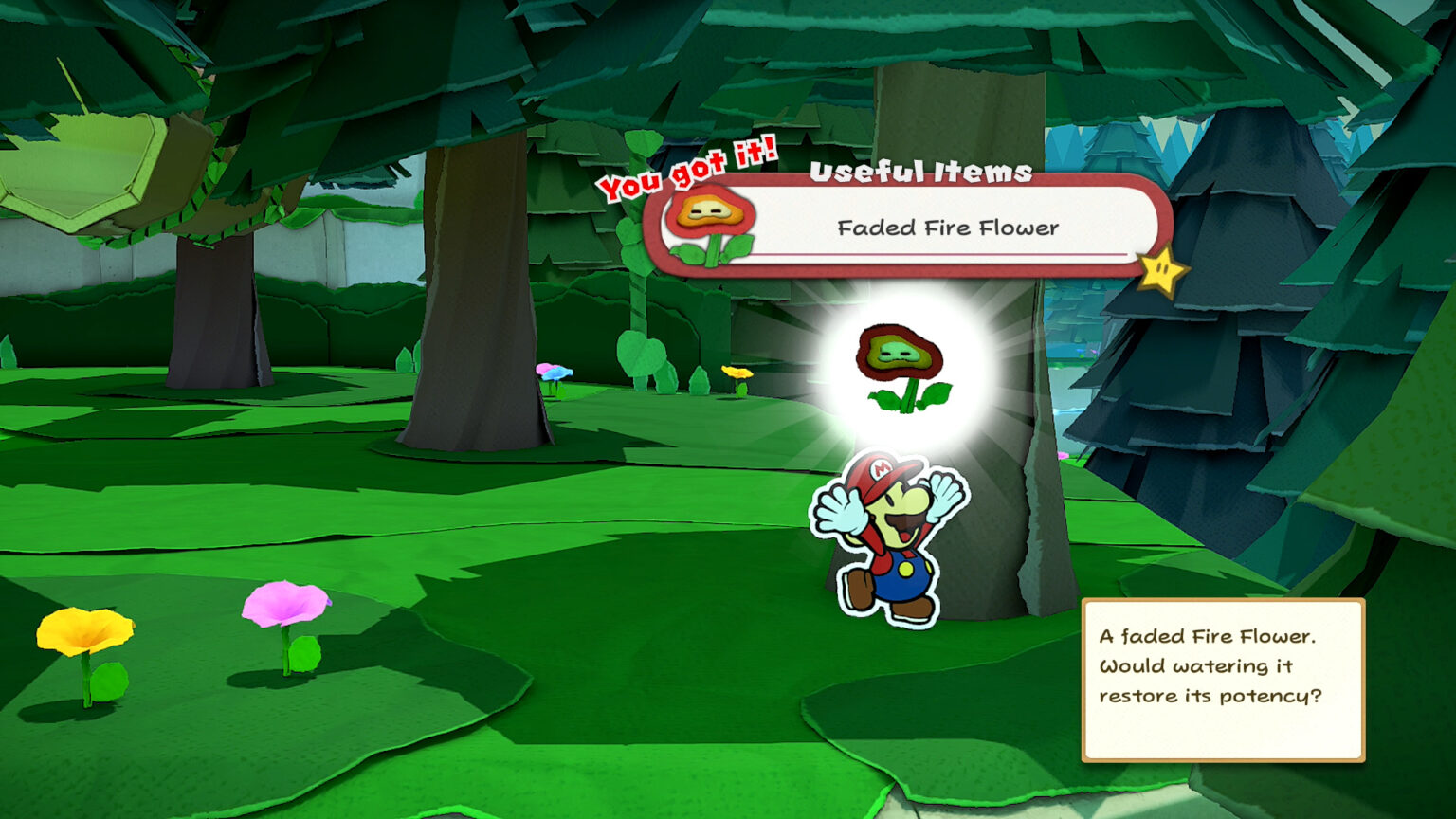This screenshot has height=819, width=1456.
Task: Click the 'Faded Fire Flower' item name
Action: tap(948, 227)
